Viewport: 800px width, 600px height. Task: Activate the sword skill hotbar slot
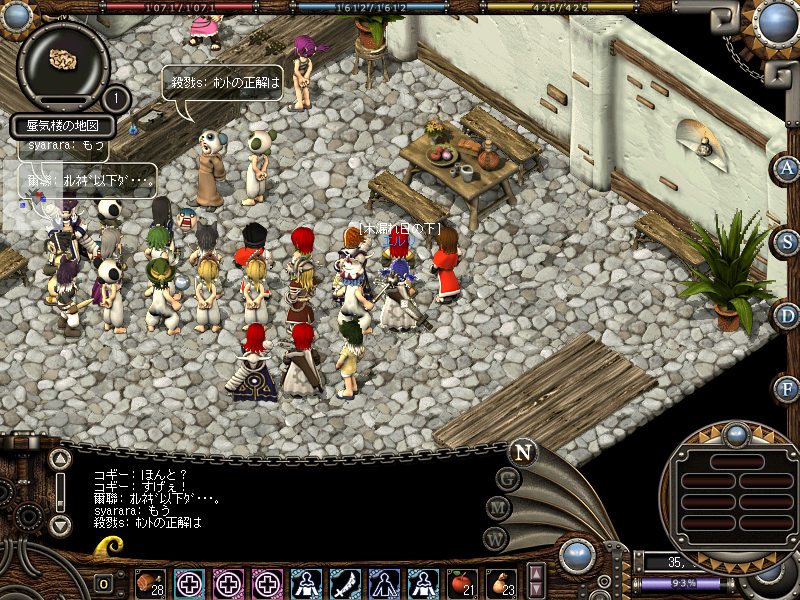pyautogui.click(x=346, y=583)
